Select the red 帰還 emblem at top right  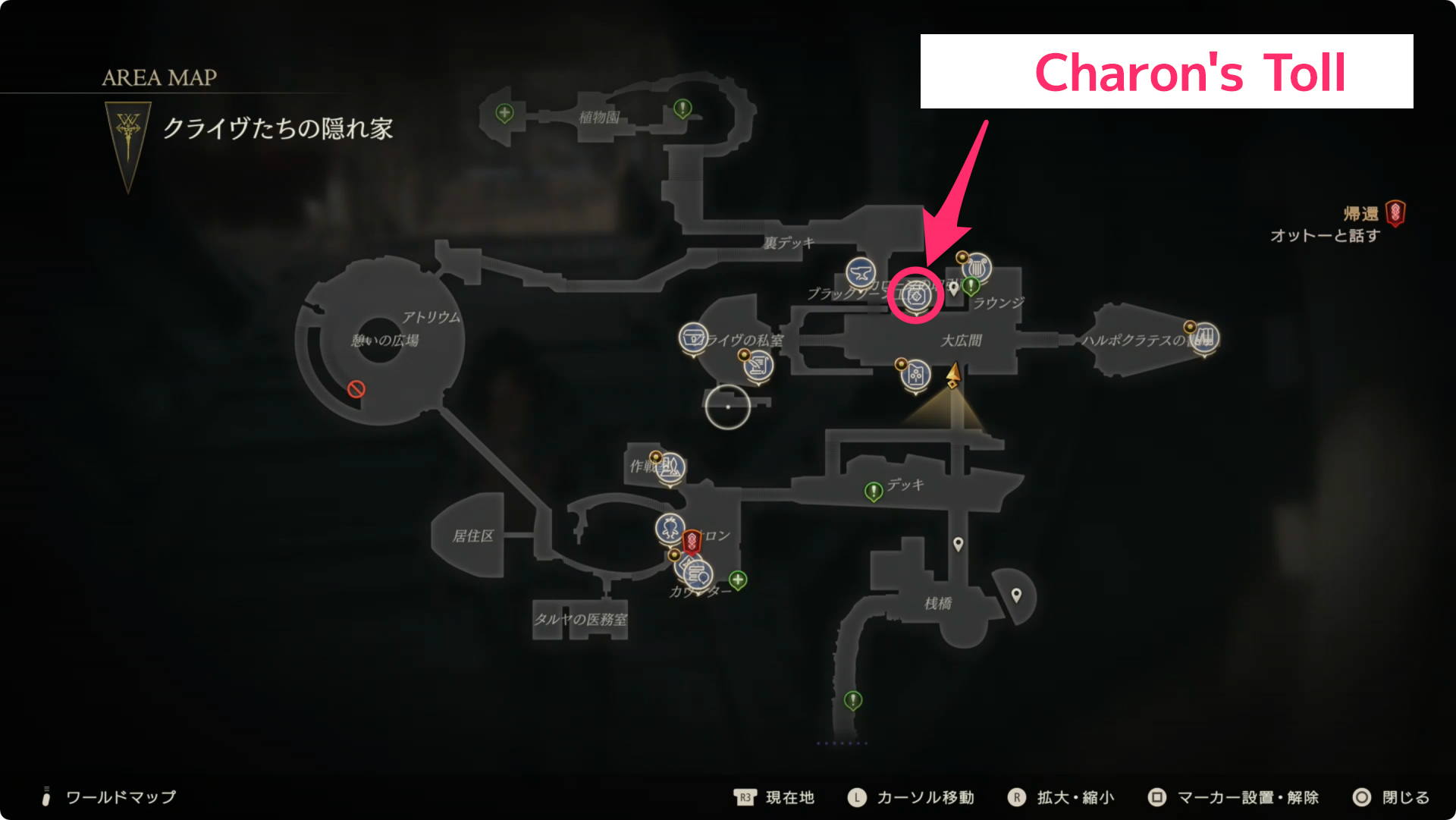point(1395,213)
